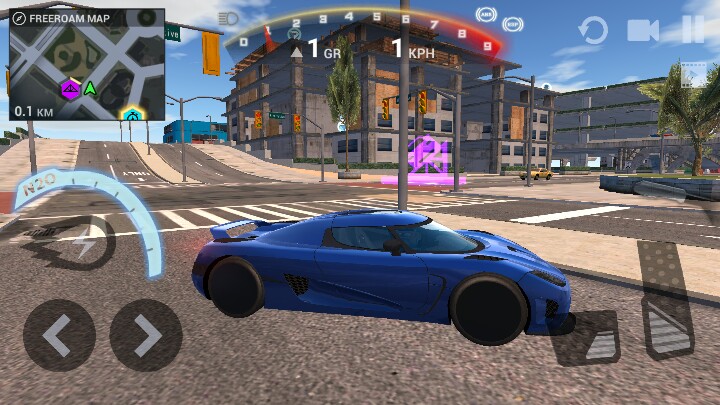Toggle the headlights icon
The width and height of the screenshot is (720, 405).
pyautogui.click(x=228, y=18)
